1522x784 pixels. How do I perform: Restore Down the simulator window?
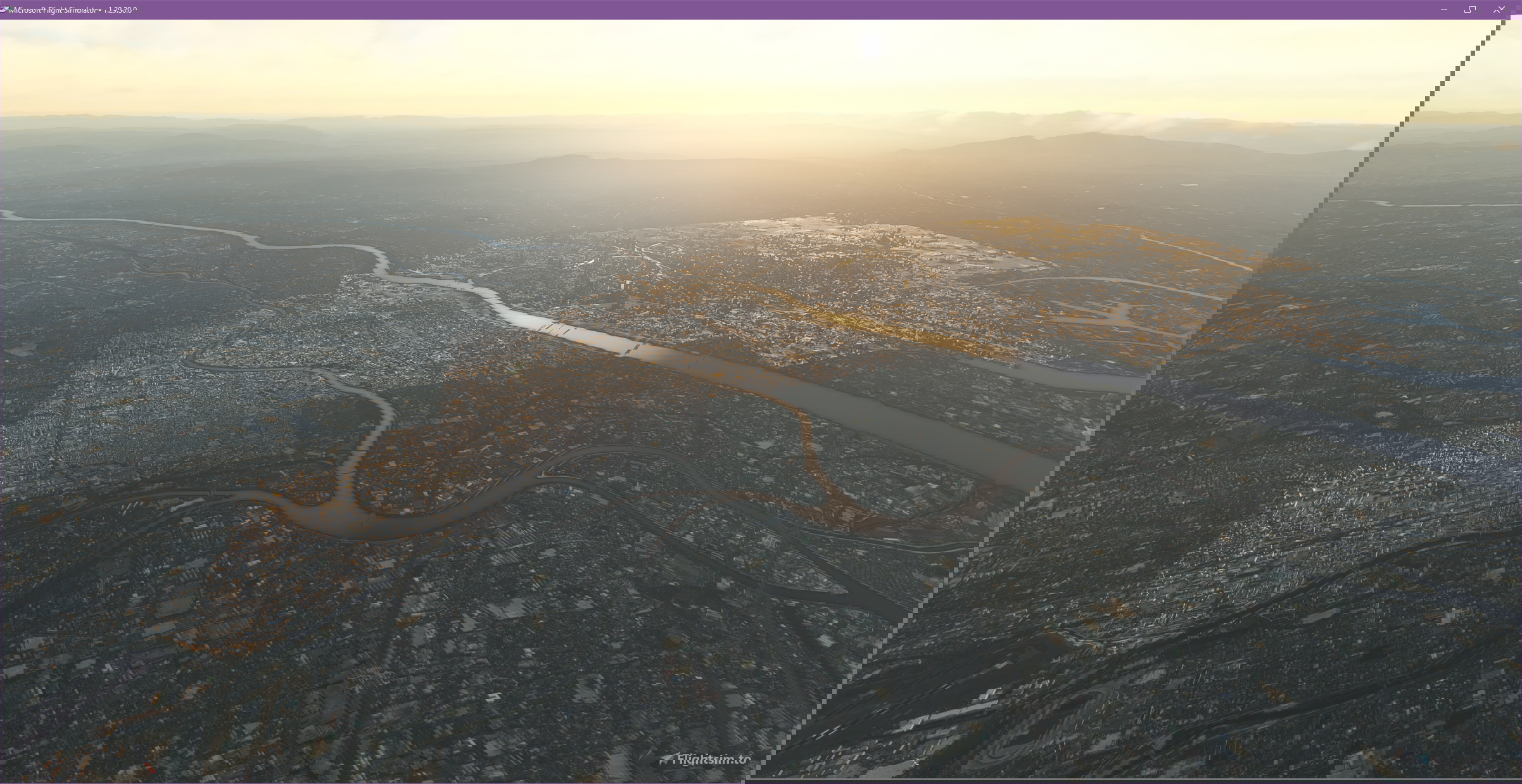(x=1470, y=9)
